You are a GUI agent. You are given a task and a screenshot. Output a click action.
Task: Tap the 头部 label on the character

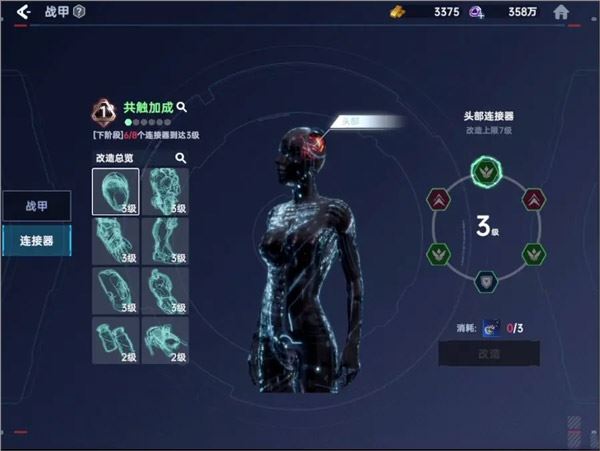pos(348,121)
